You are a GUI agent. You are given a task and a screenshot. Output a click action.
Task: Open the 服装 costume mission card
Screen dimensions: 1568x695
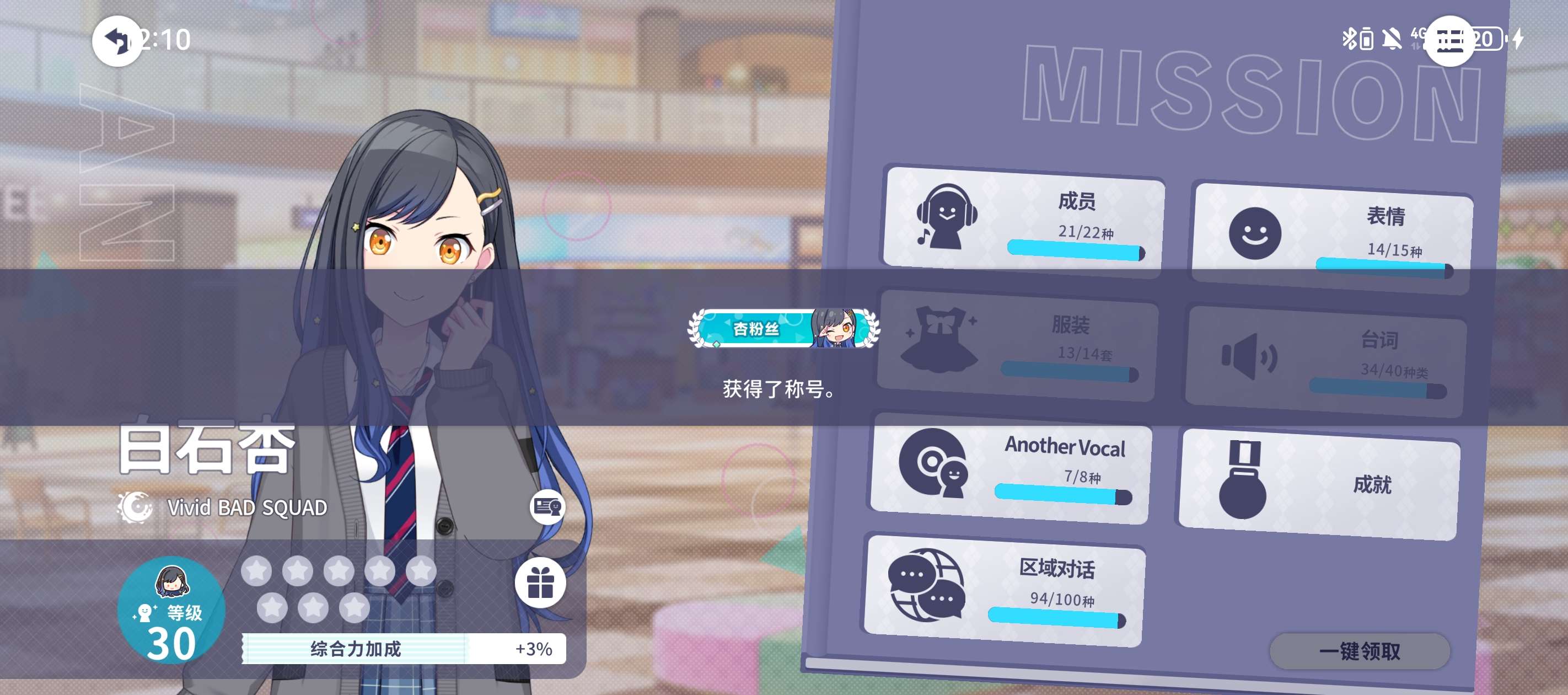click(x=1018, y=345)
